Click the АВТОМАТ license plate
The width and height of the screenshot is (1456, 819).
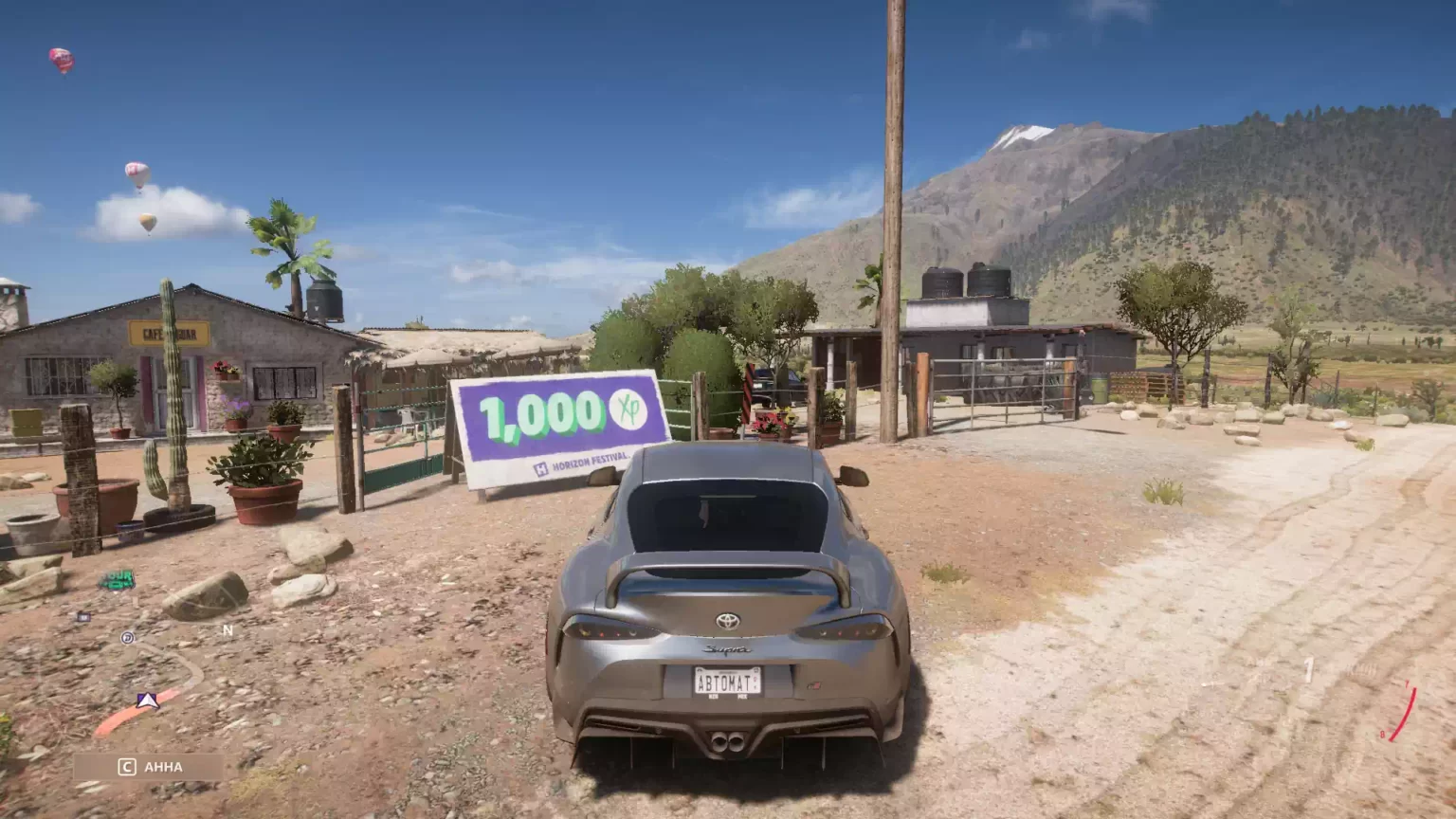point(729,681)
